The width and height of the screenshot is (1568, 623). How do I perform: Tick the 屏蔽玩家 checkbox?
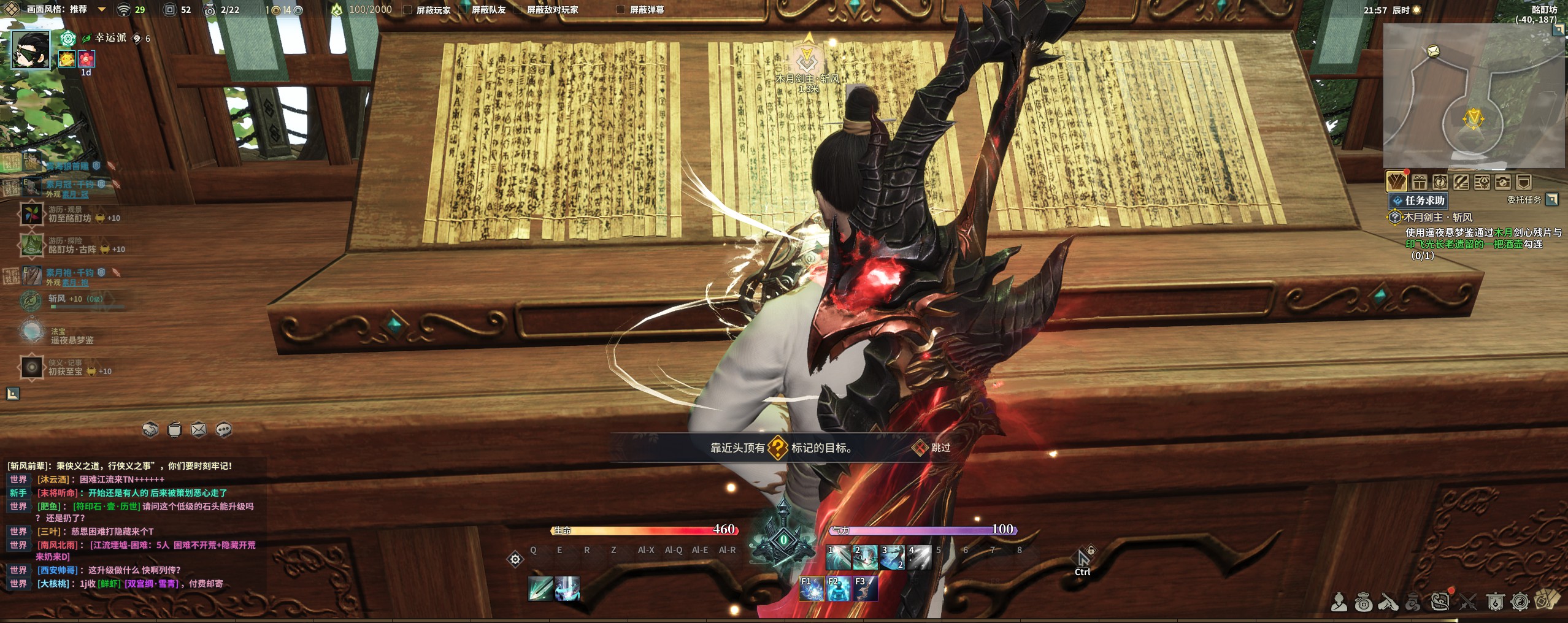click(x=407, y=10)
